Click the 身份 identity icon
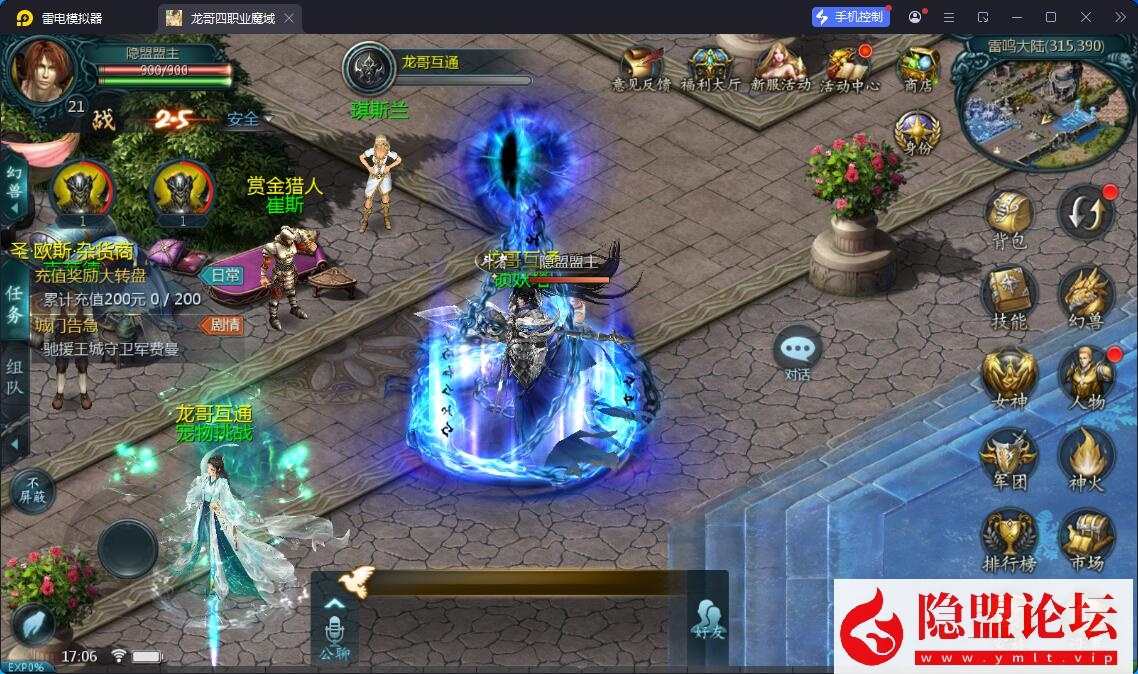This screenshot has width=1138, height=674. click(916, 134)
